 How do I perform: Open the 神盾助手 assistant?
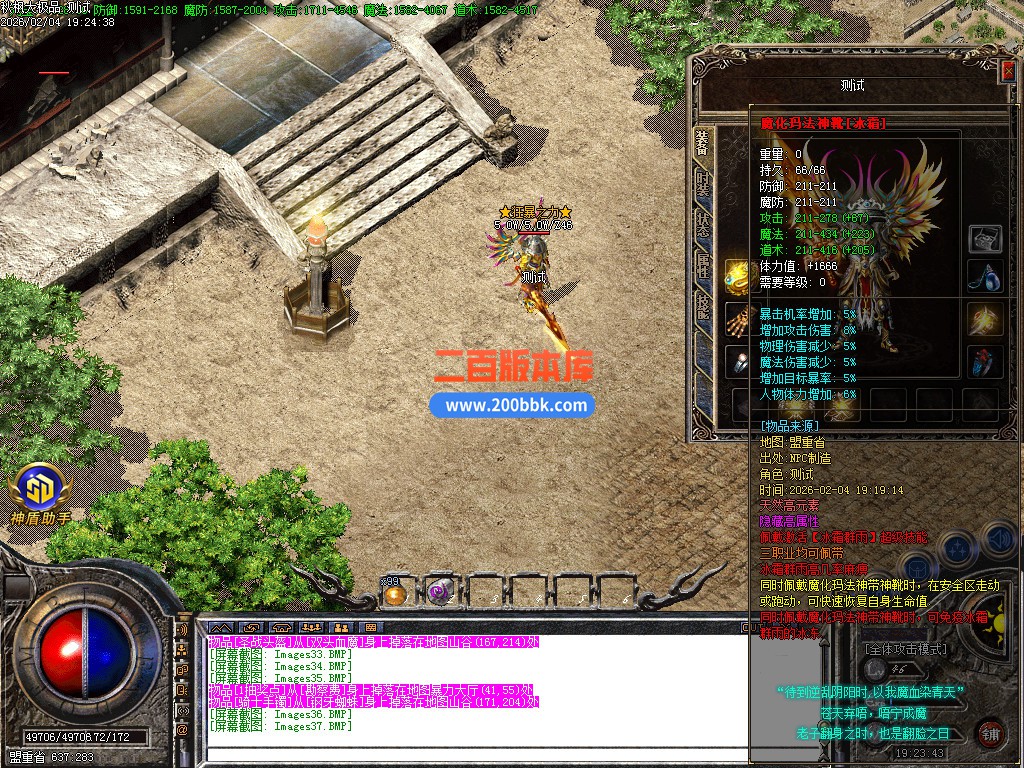pos(41,496)
